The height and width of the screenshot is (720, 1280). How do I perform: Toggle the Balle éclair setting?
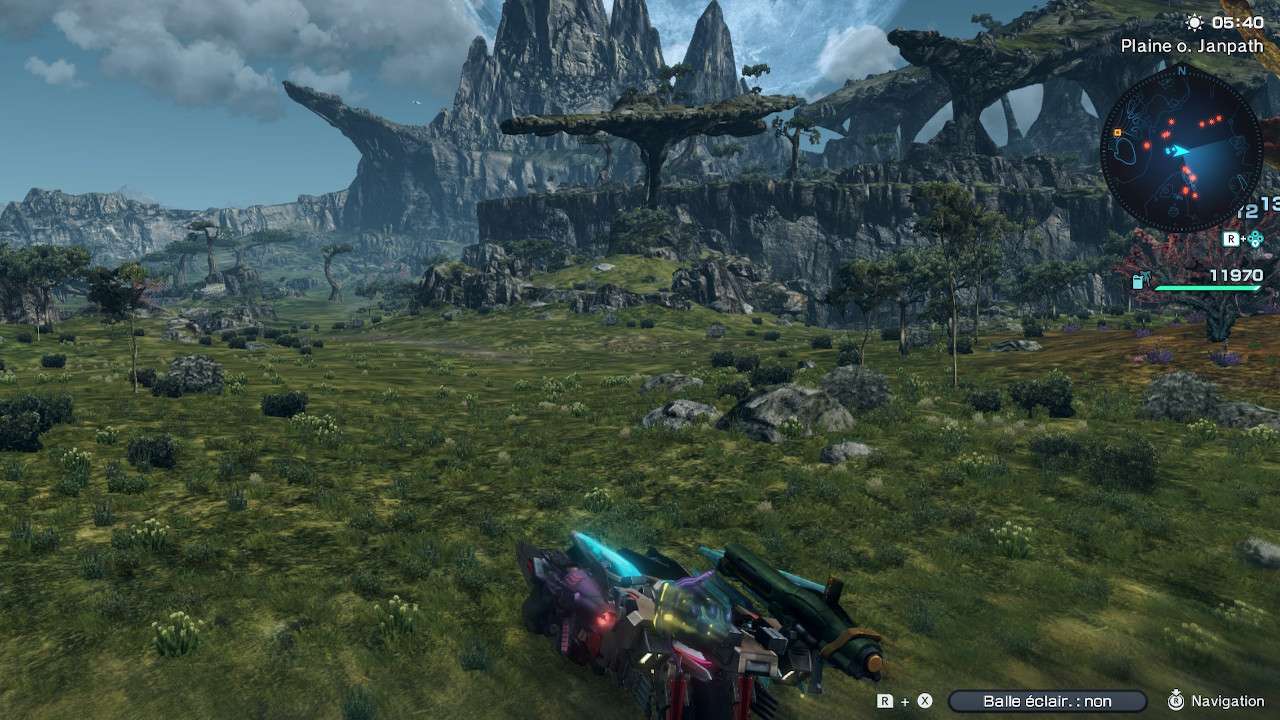(x=1047, y=702)
